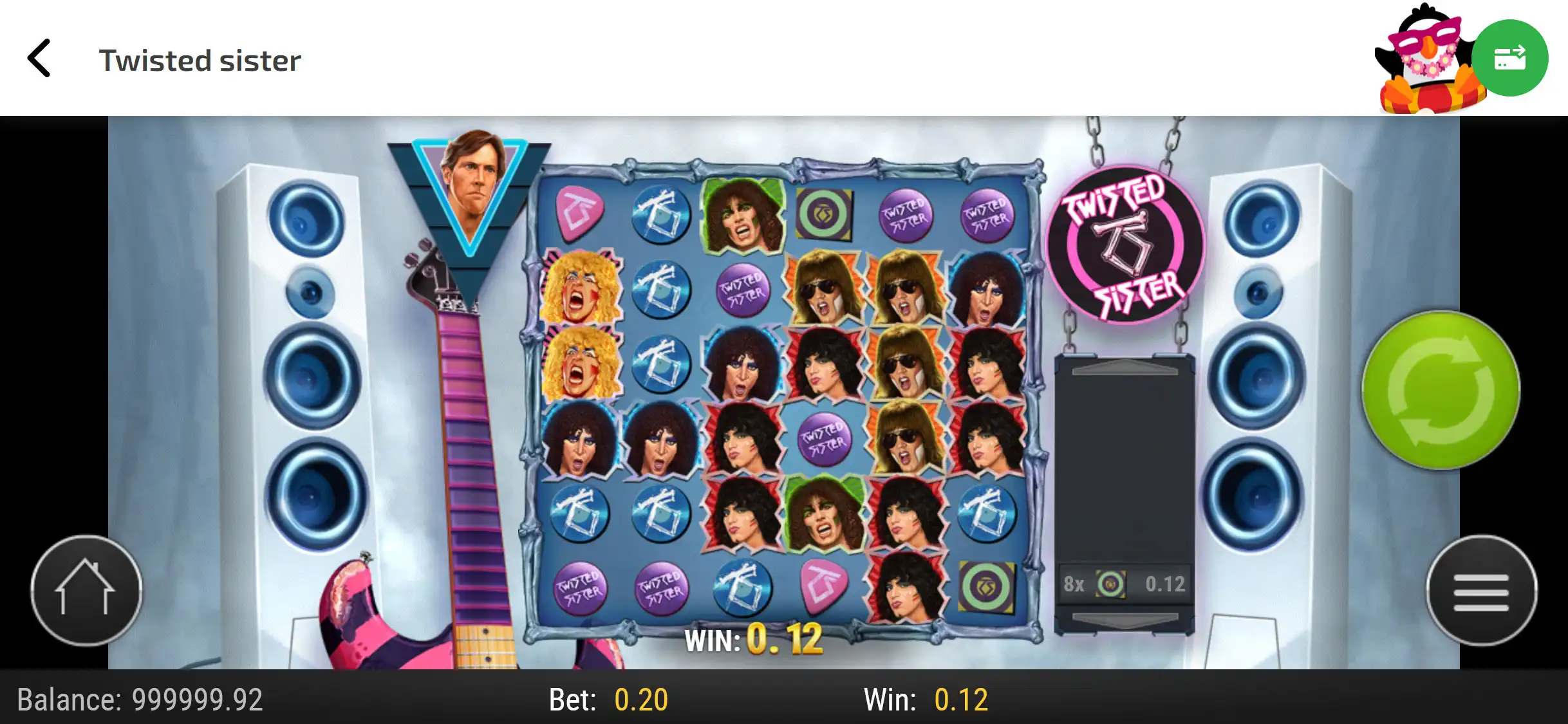Go back with the arrow

[40, 59]
